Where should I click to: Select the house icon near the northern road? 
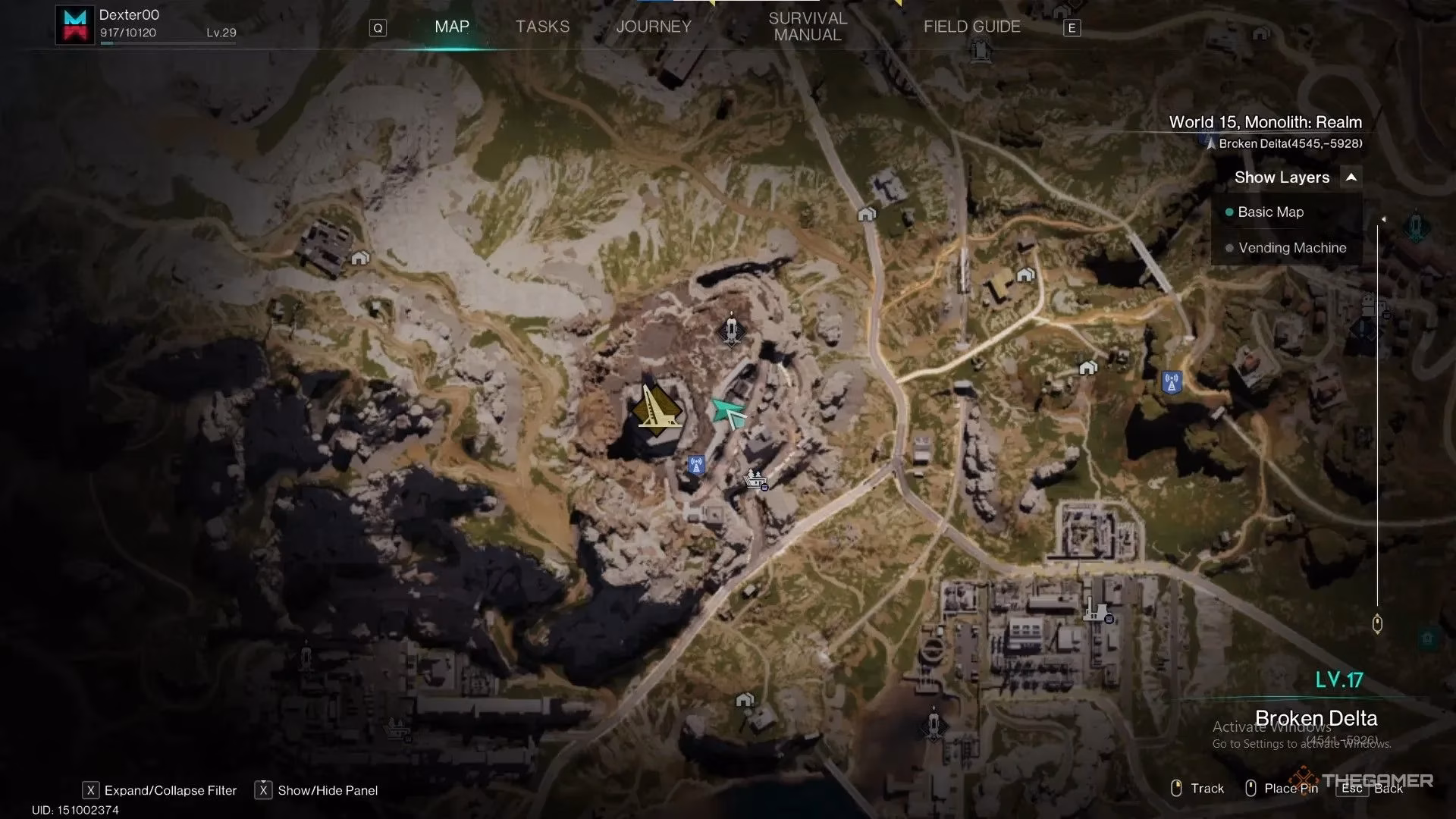point(865,213)
